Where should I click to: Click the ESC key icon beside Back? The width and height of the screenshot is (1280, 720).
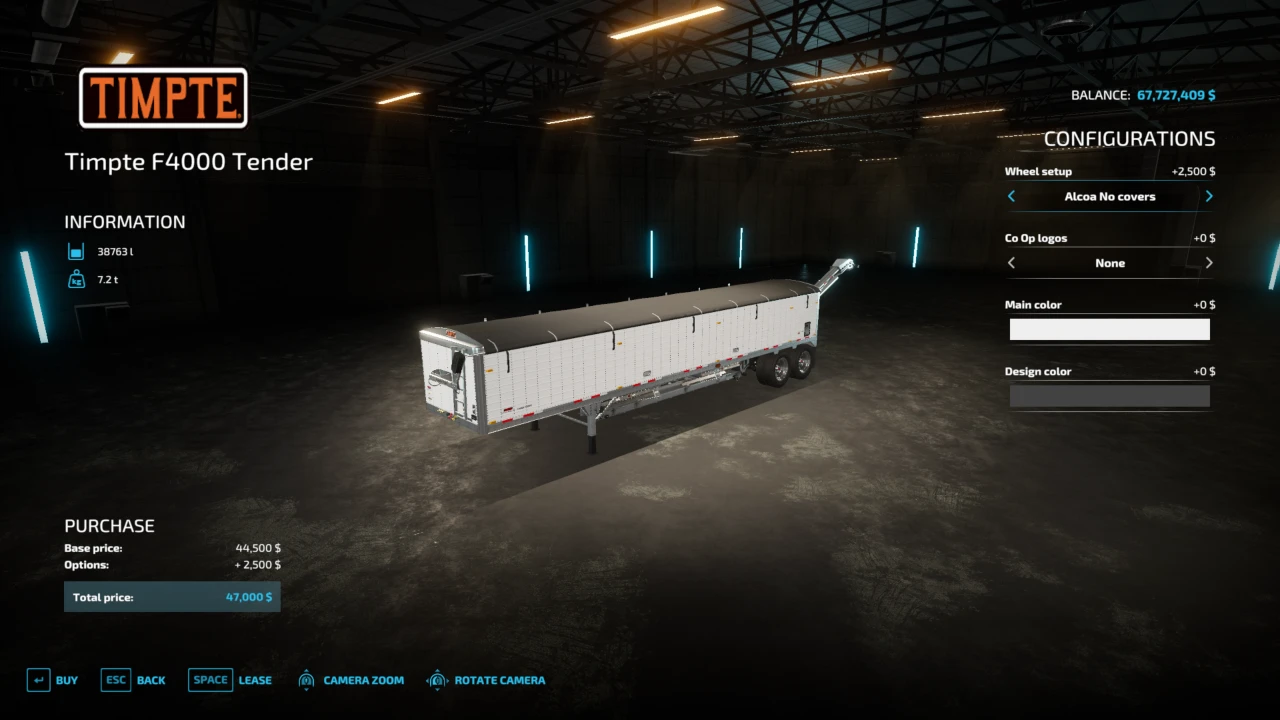click(x=115, y=679)
